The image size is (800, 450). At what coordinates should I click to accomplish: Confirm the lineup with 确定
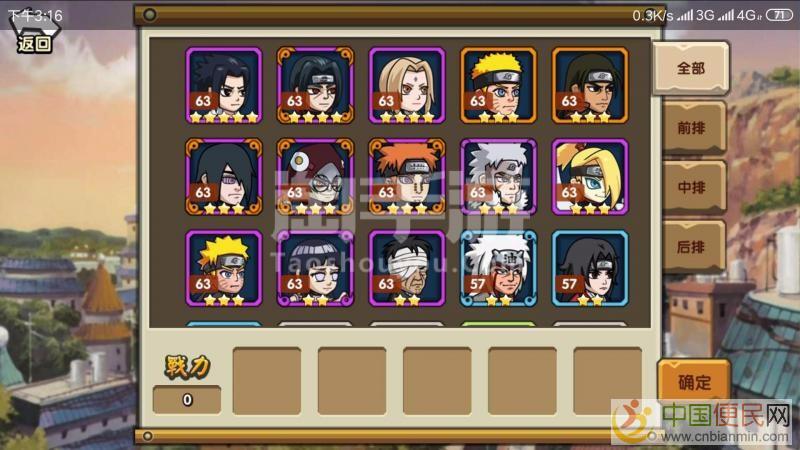694,382
